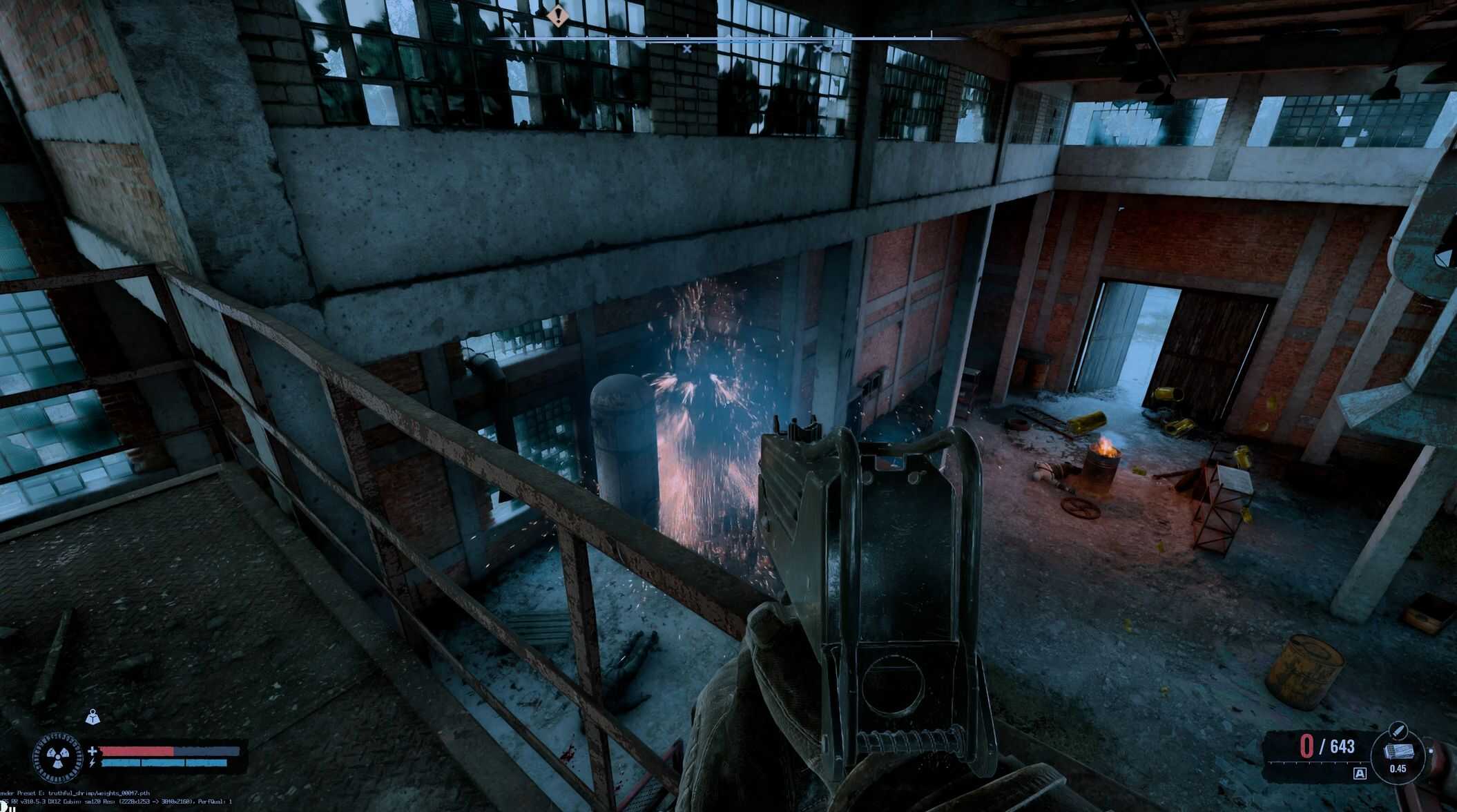Select the bullet ammo type icon
The image size is (1457, 812).
point(1398,730)
